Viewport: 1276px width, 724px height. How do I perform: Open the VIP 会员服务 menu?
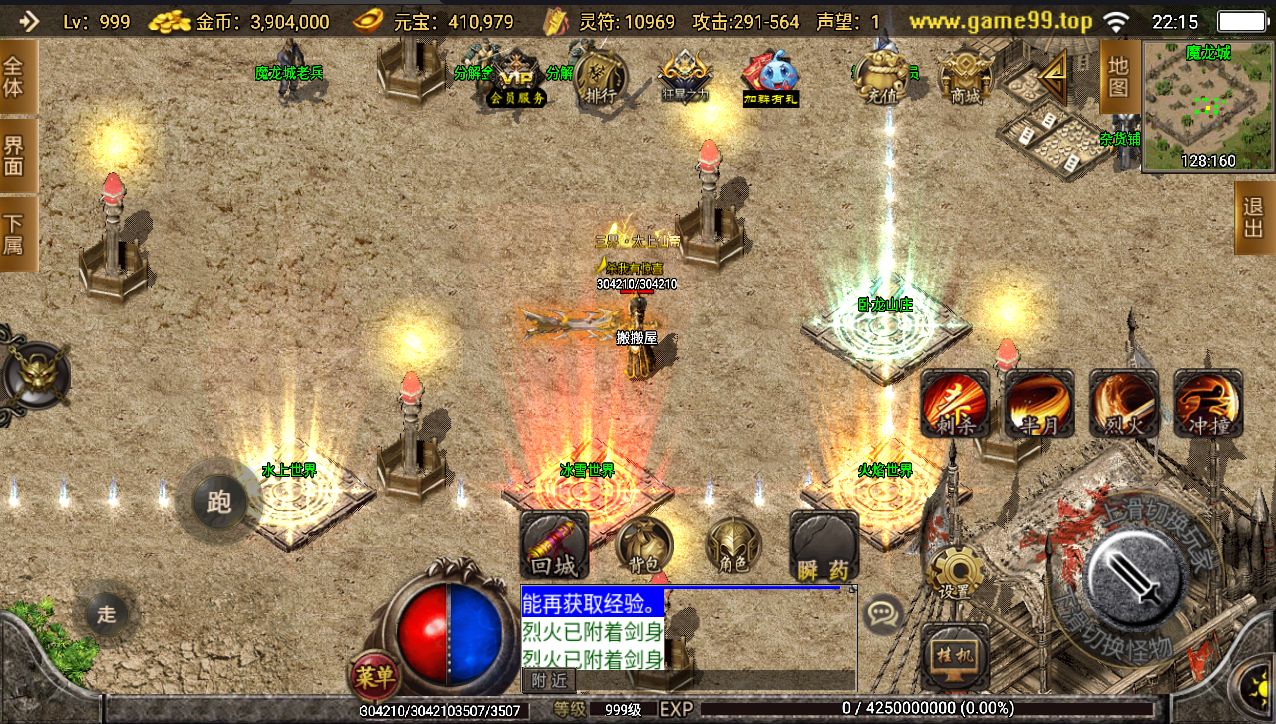coord(517,78)
